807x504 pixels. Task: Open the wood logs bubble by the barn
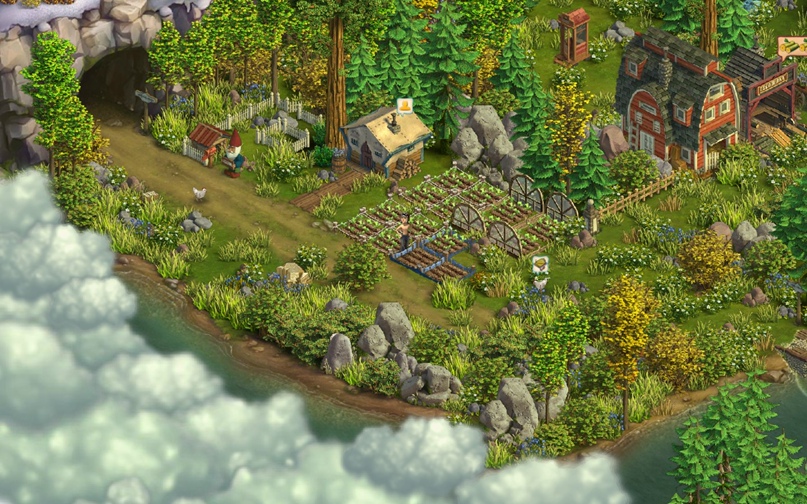click(x=790, y=46)
